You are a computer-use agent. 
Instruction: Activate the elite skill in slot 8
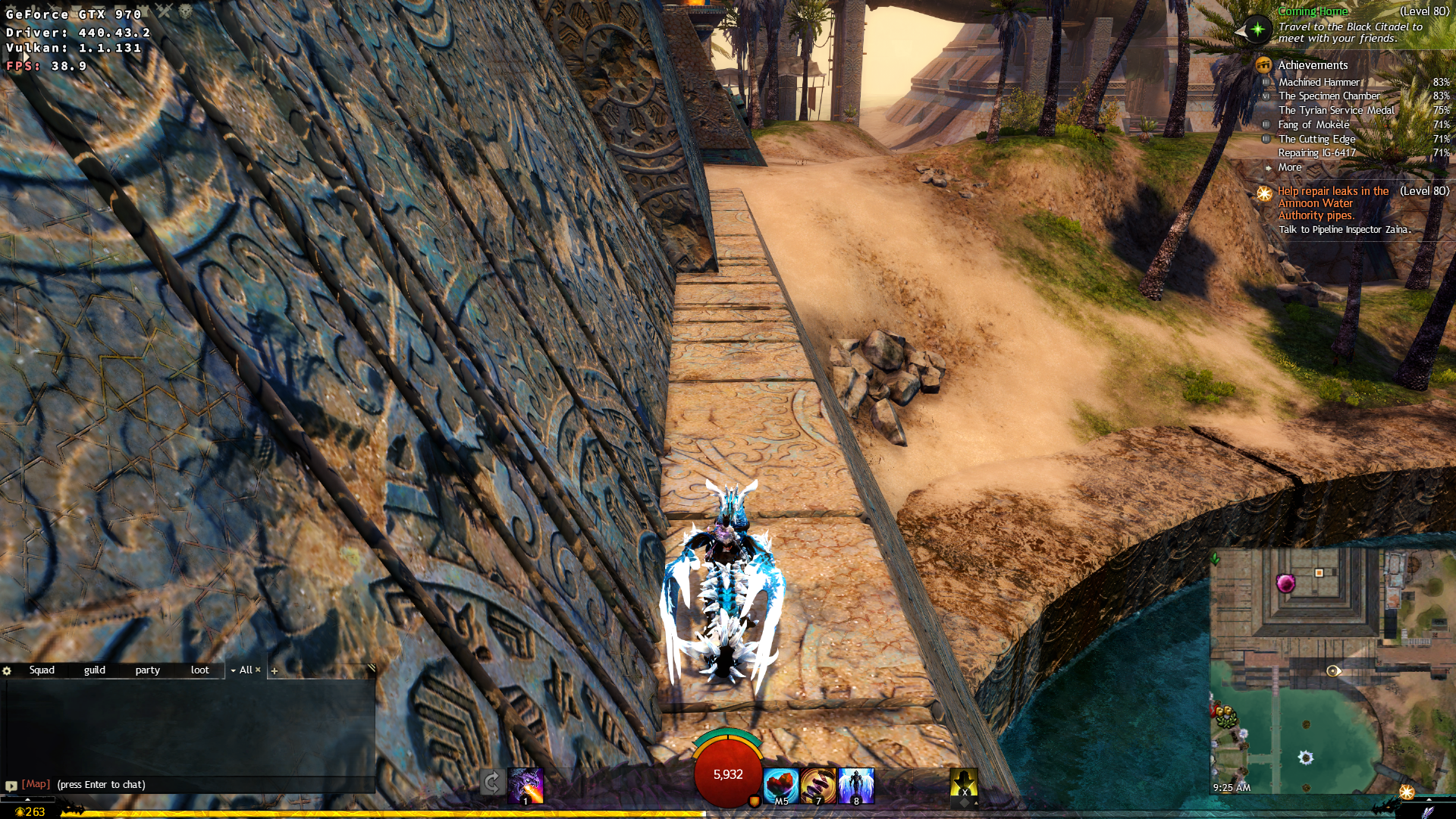coord(855,785)
